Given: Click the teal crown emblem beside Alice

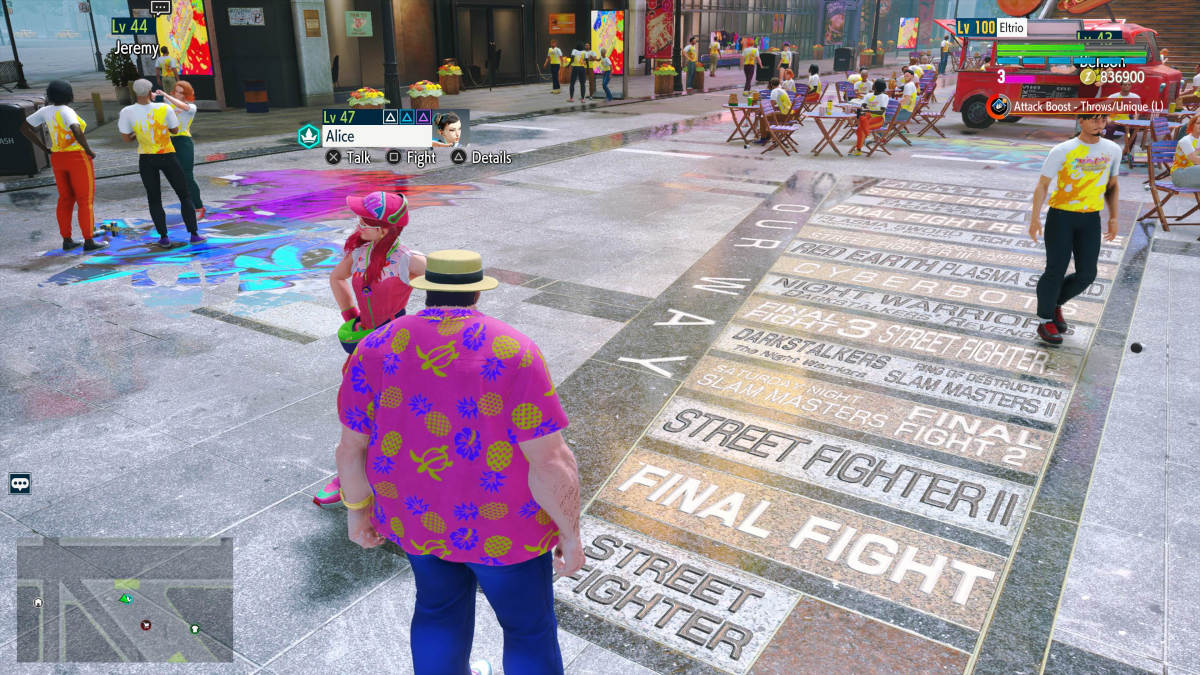Looking at the screenshot, I should pyautogui.click(x=309, y=136).
